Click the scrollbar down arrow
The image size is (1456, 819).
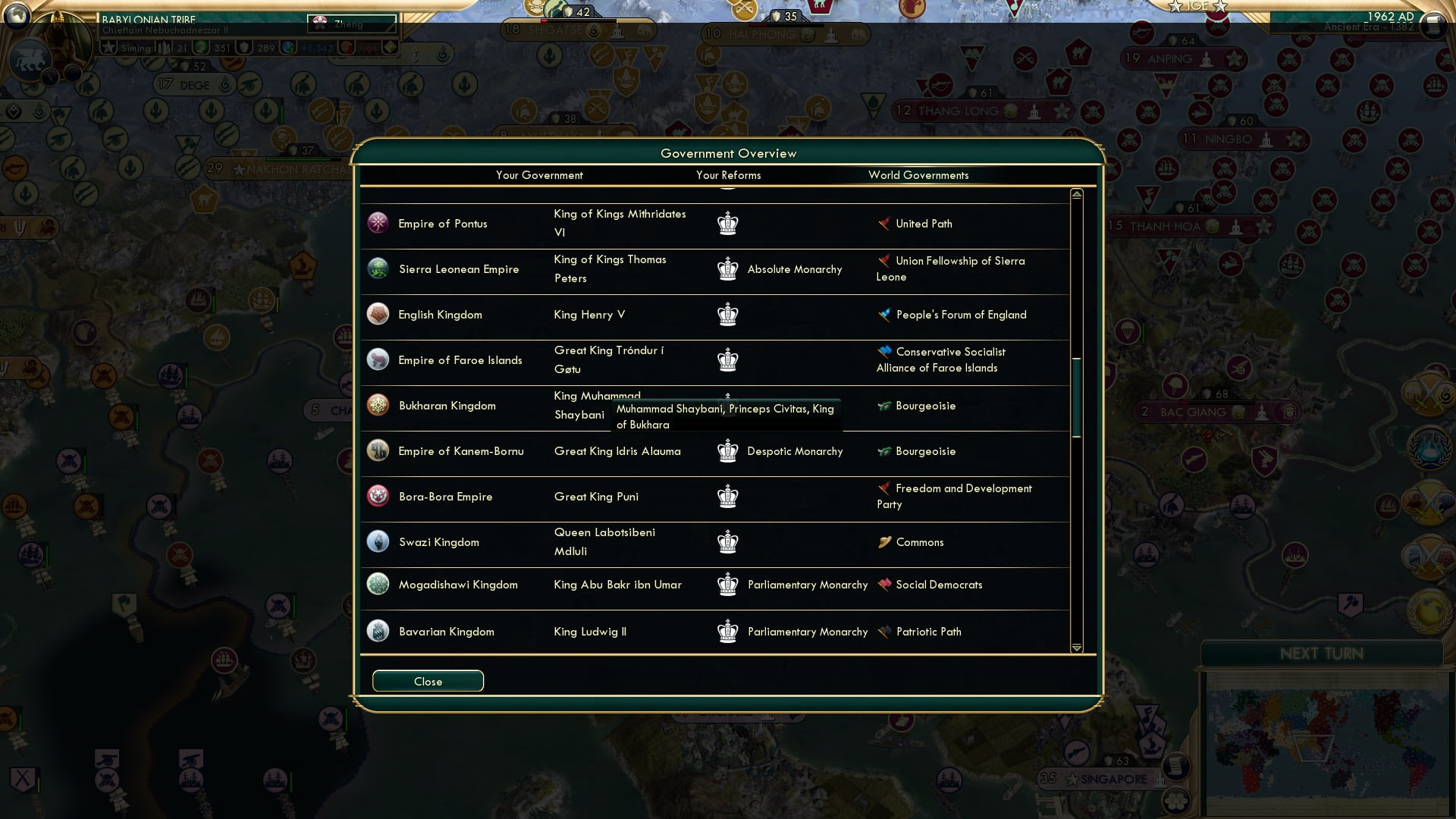(x=1075, y=648)
